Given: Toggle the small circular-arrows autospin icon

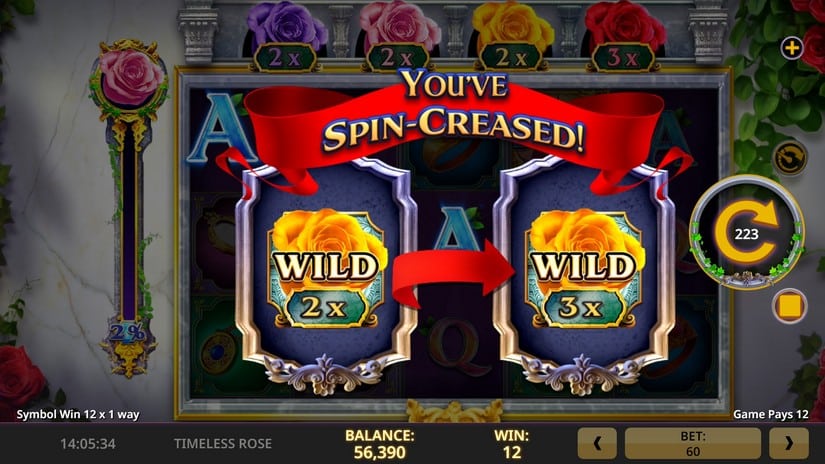Looking at the screenshot, I should click(x=789, y=158).
